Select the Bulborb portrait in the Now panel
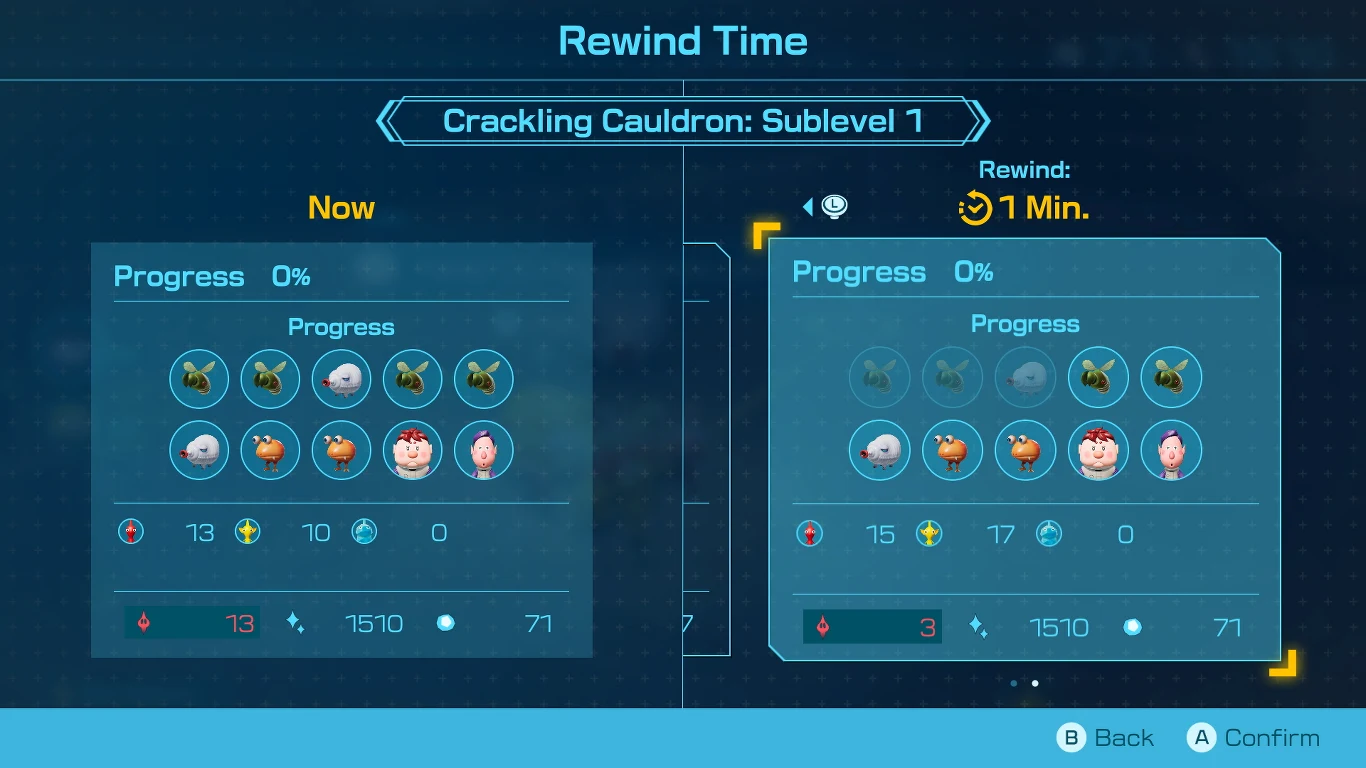The height and width of the screenshot is (768, 1366). tap(270, 451)
